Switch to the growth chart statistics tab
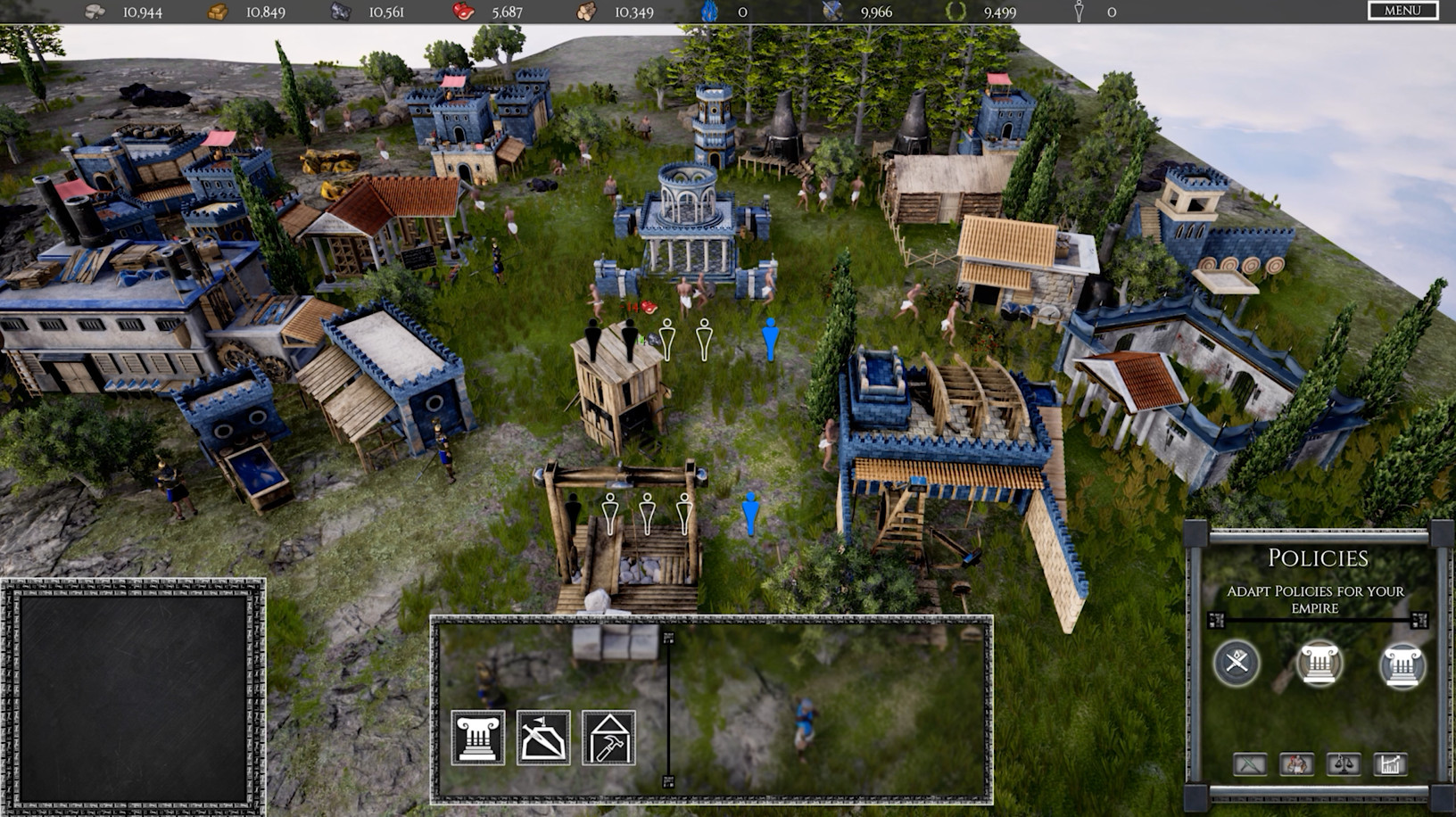This screenshot has width=1456, height=817. tap(1390, 764)
